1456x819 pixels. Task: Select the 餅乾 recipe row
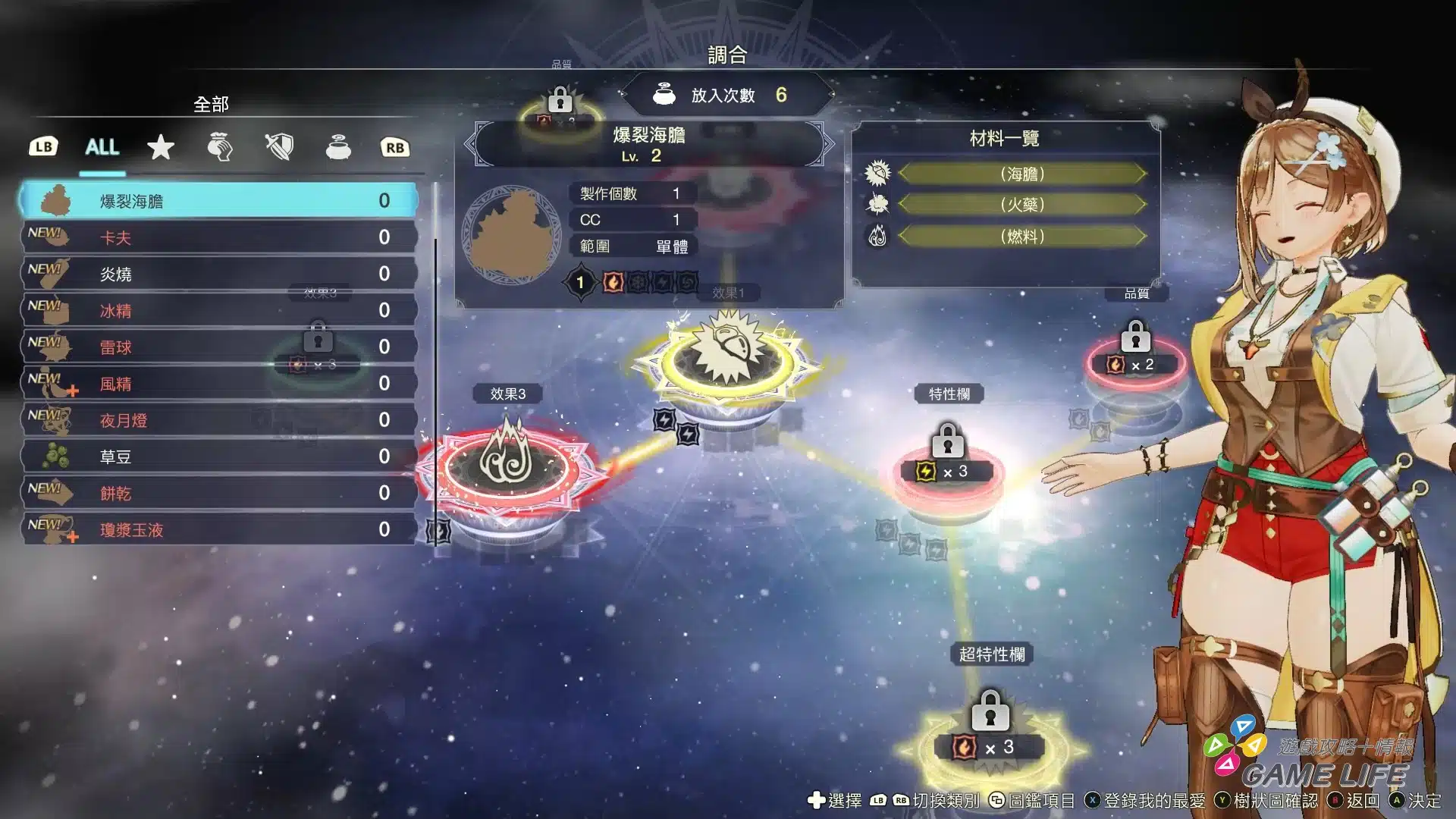tap(218, 493)
